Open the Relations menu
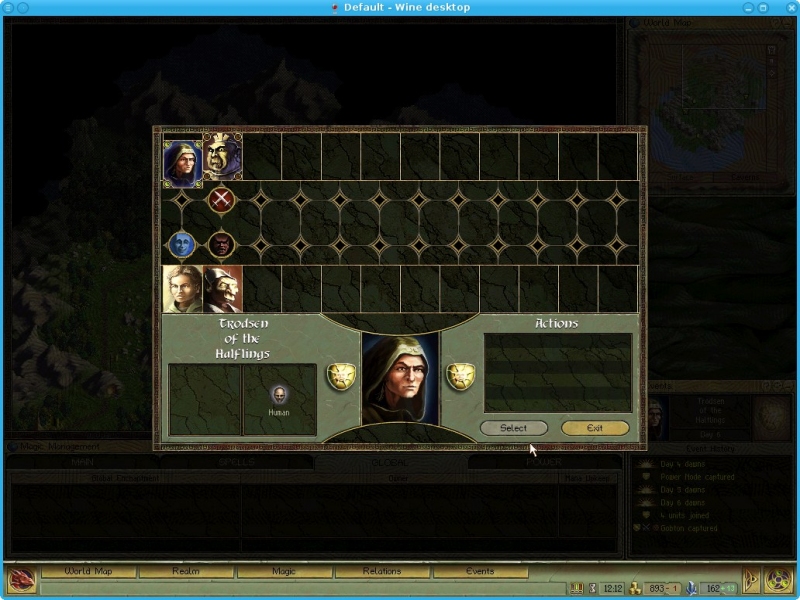Viewport: 800px width, 600px height. click(381, 571)
